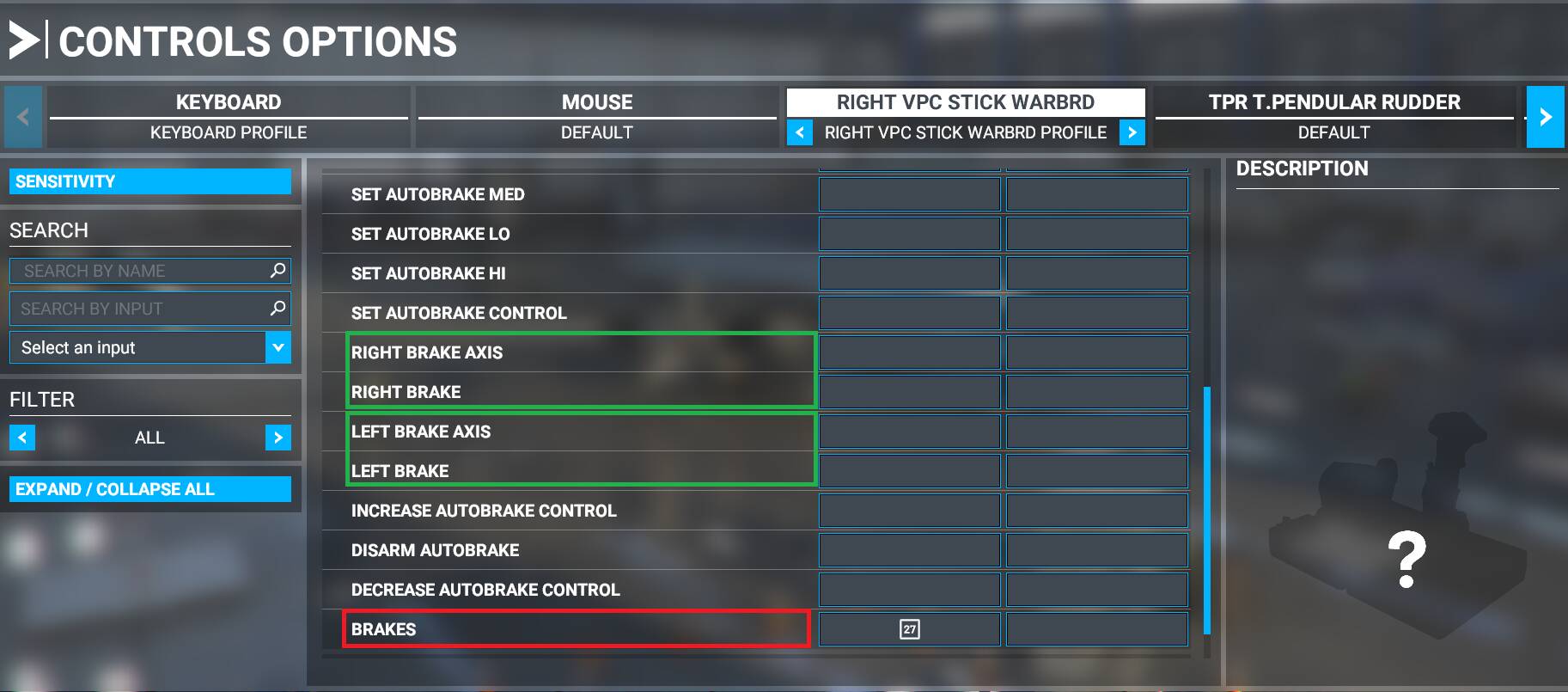Viewport: 1568px width, 692px height.
Task: Click the search by input magnifier icon
Action: tap(275, 308)
